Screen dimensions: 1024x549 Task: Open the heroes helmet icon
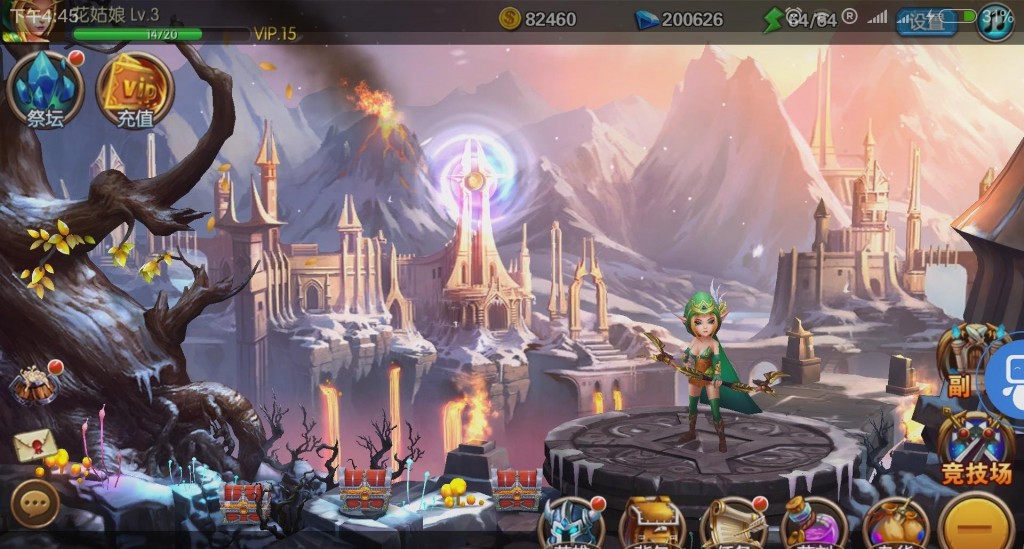point(572,524)
